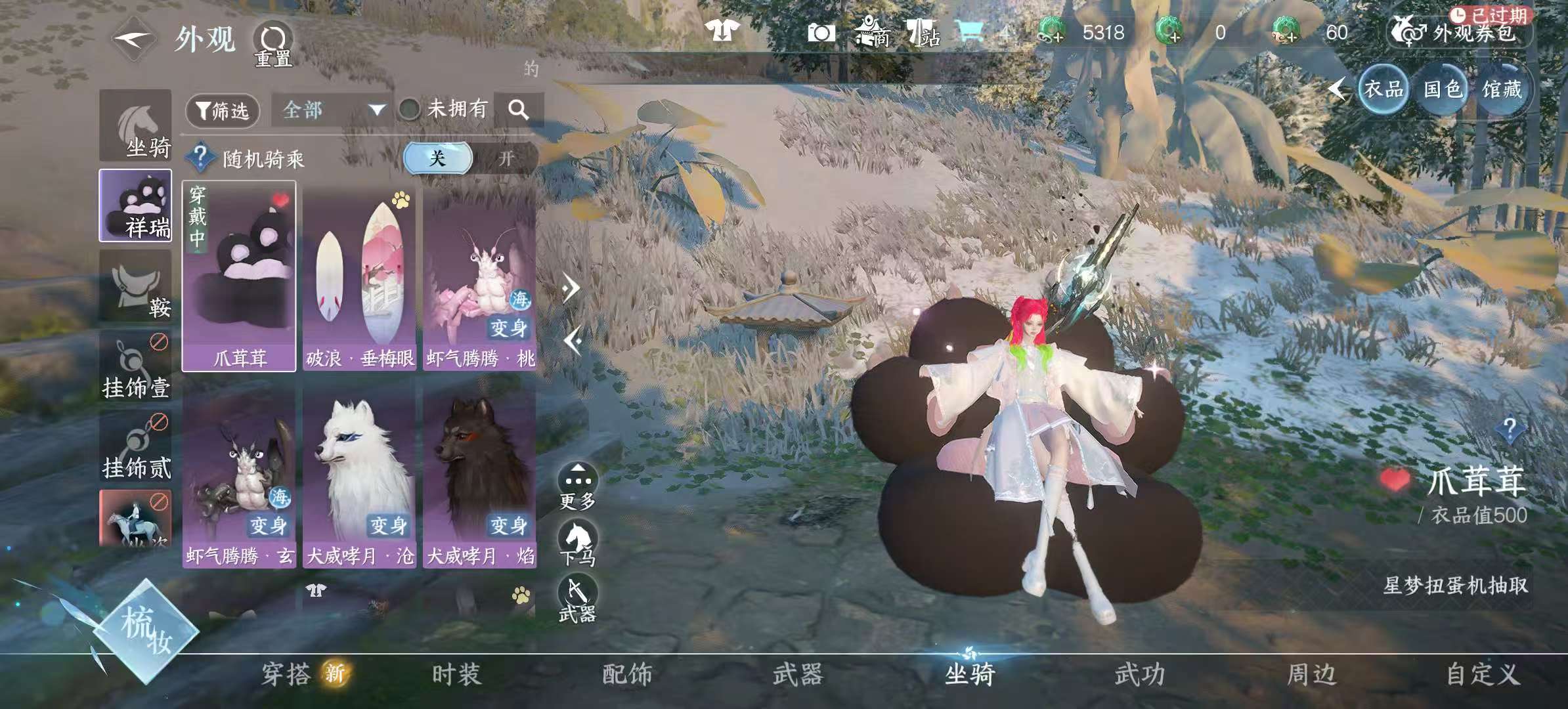Select the 坐骑 mount category in sidebar
Screen dimensions: 1568x709
135,126
